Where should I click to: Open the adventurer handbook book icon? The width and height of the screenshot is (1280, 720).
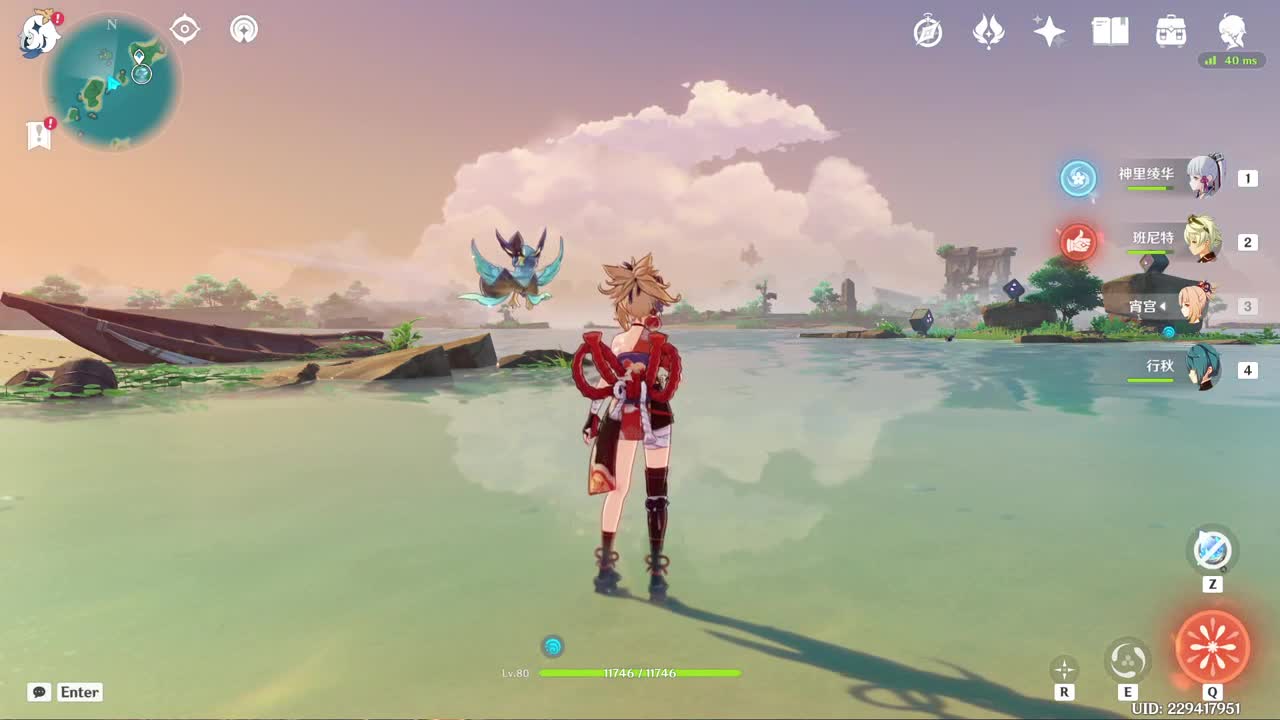click(1110, 32)
